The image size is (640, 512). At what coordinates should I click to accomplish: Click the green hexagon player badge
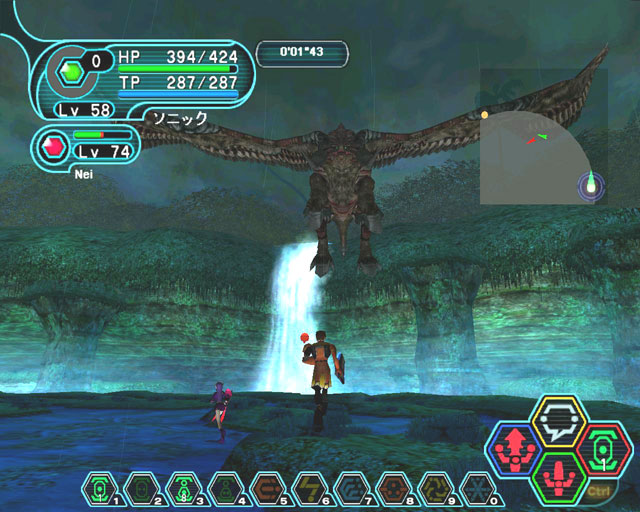(x=71, y=72)
